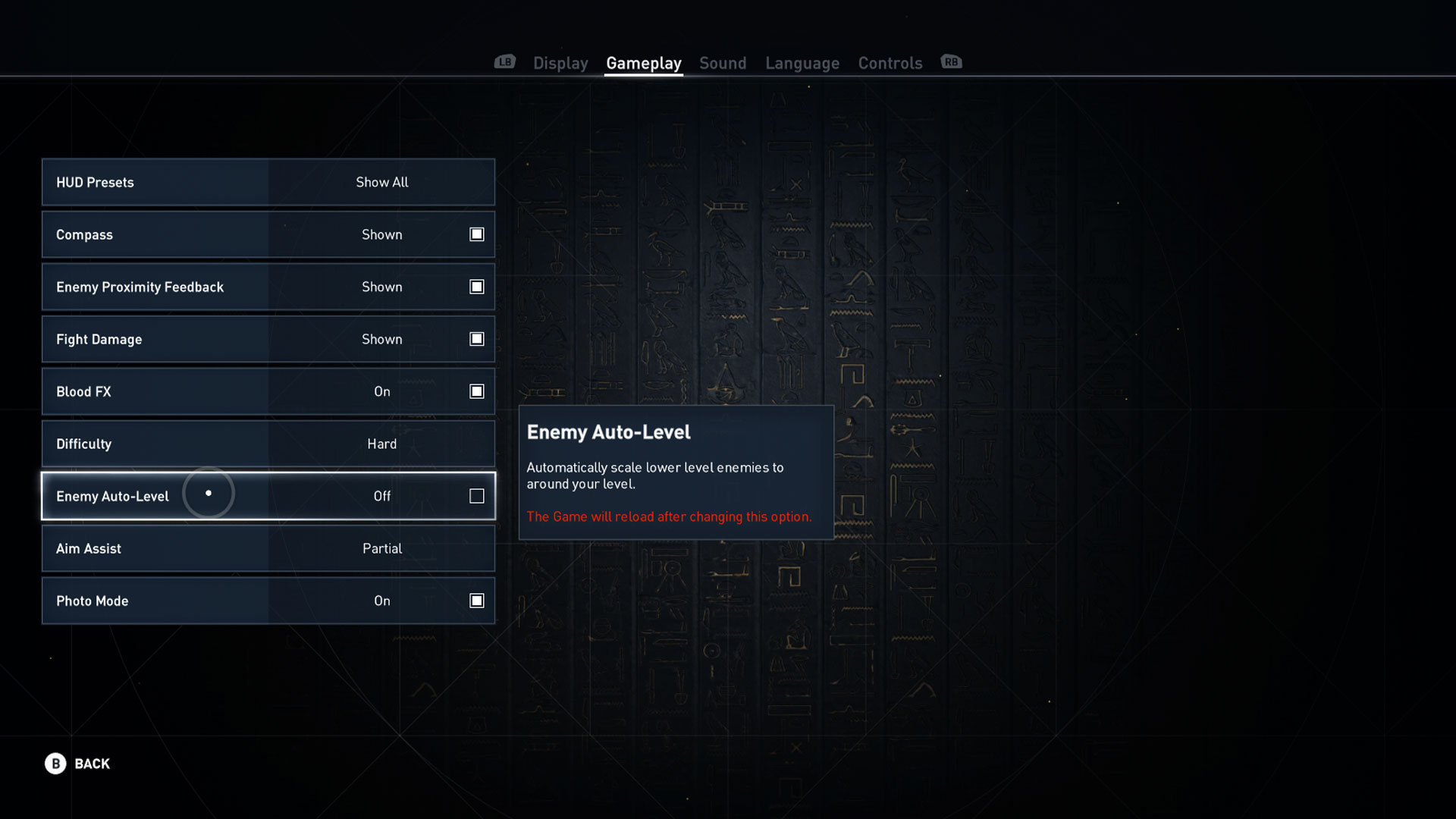Click the Show All value for HUD Presets
The height and width of the screenshot is (819, 1456).
381,182
